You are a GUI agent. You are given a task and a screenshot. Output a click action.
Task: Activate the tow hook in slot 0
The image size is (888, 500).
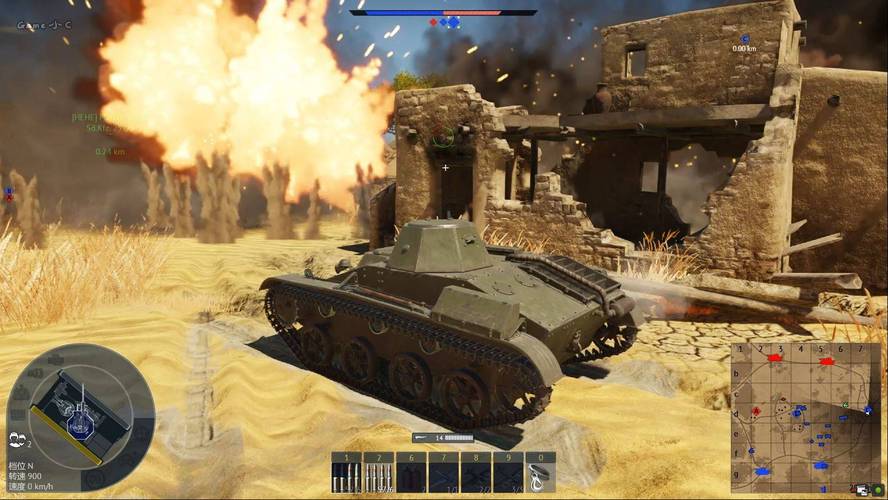(540, 473)
